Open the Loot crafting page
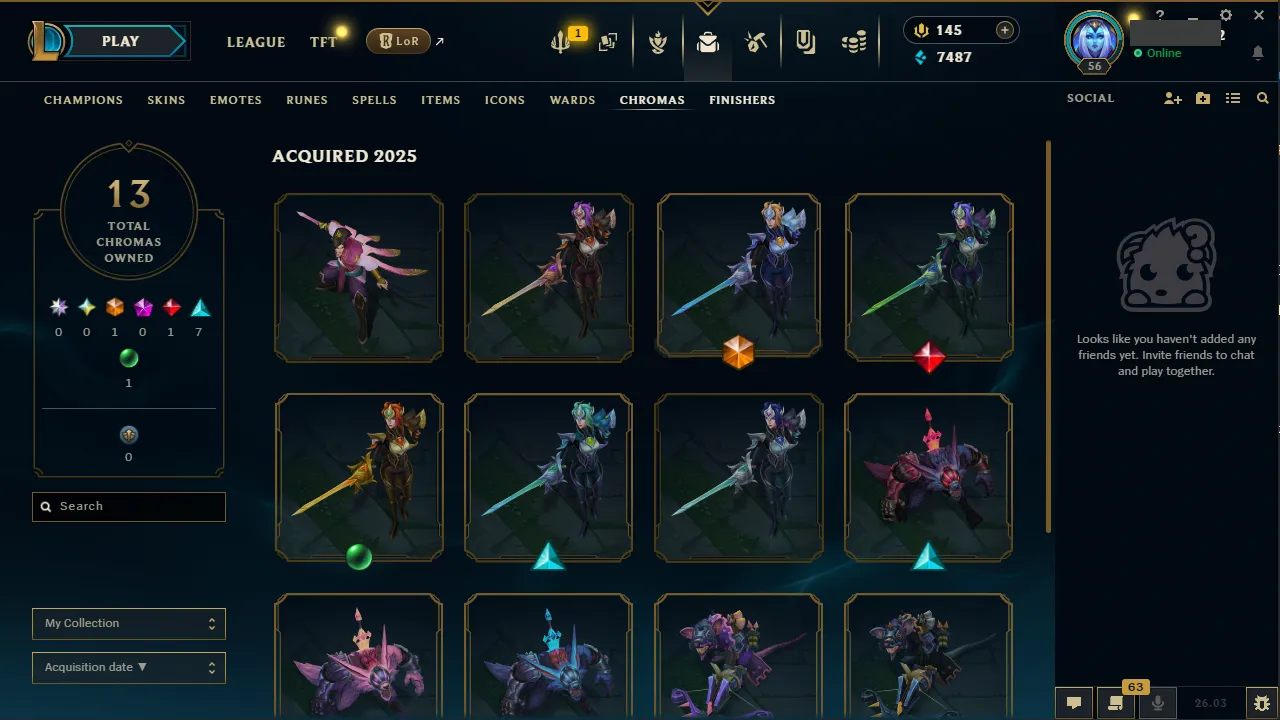The height and width of the screenshot is (720, 1280). tap(756, 42)
